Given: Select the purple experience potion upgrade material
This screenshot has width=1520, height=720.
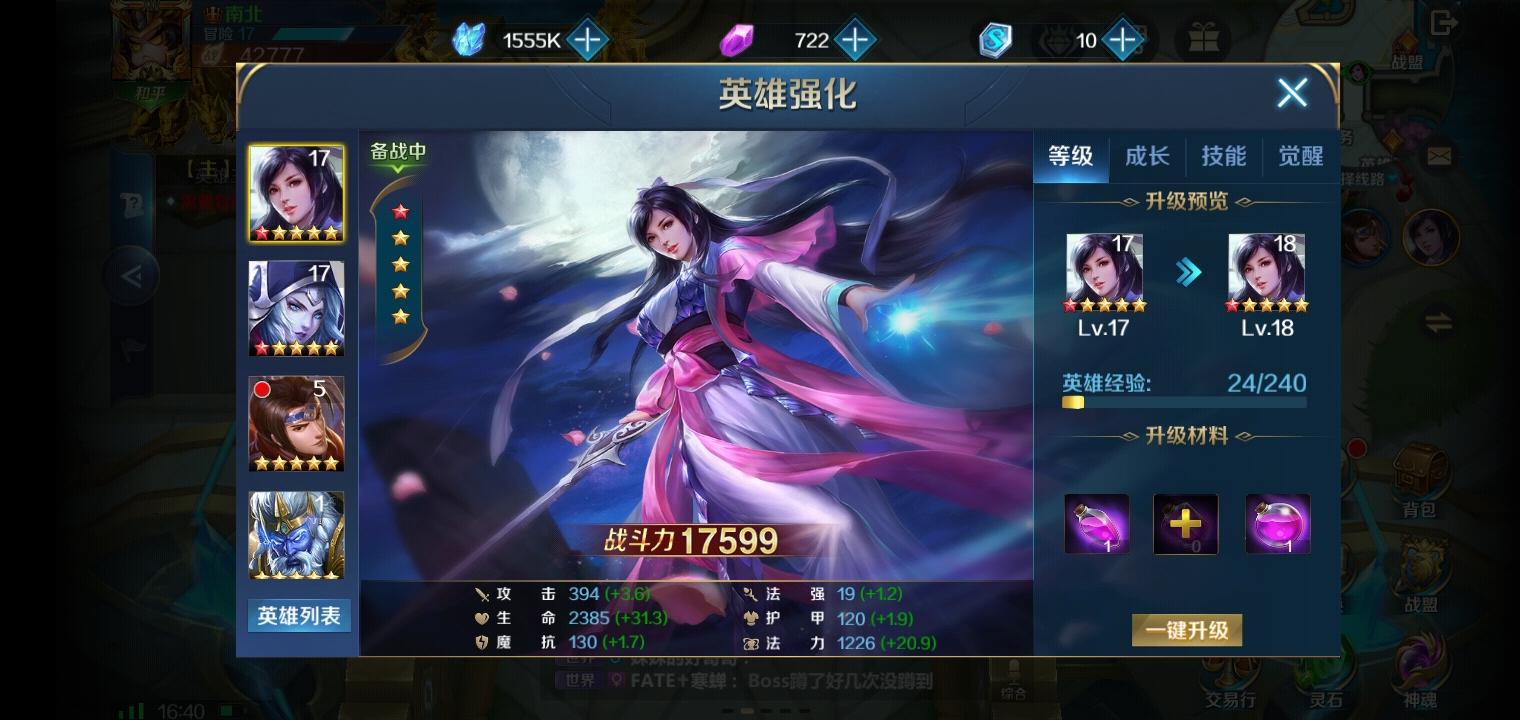Looking at the screenshot, I should coord(1097,523).
